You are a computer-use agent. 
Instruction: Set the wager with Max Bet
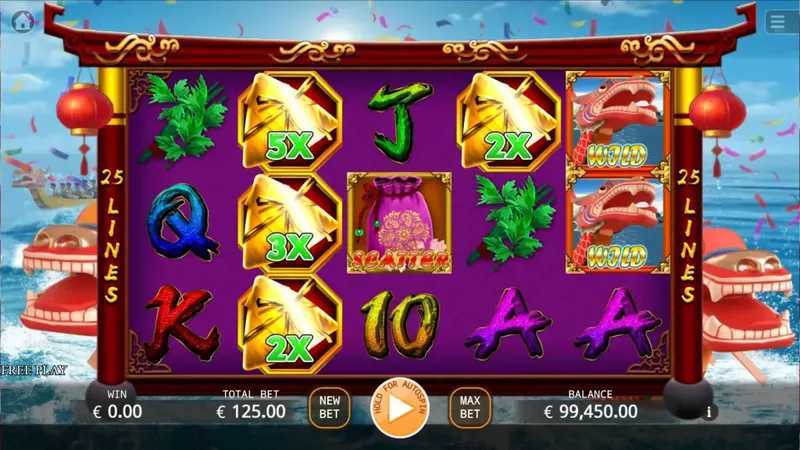pos(469,408)
